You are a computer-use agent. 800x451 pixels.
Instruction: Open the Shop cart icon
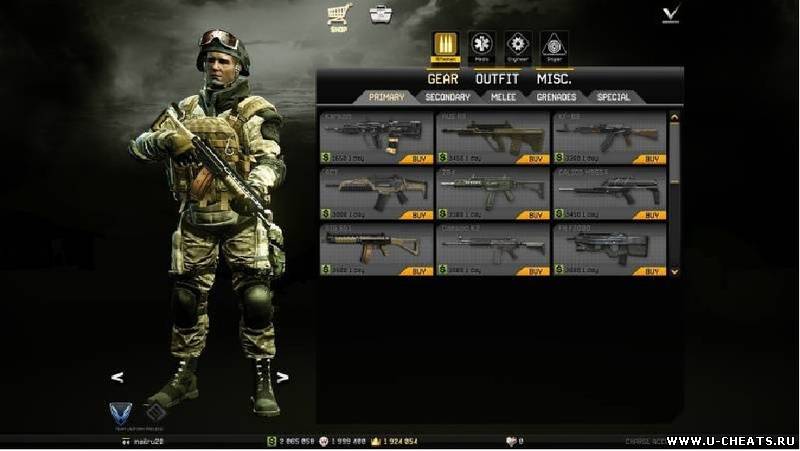click(338, 15)
